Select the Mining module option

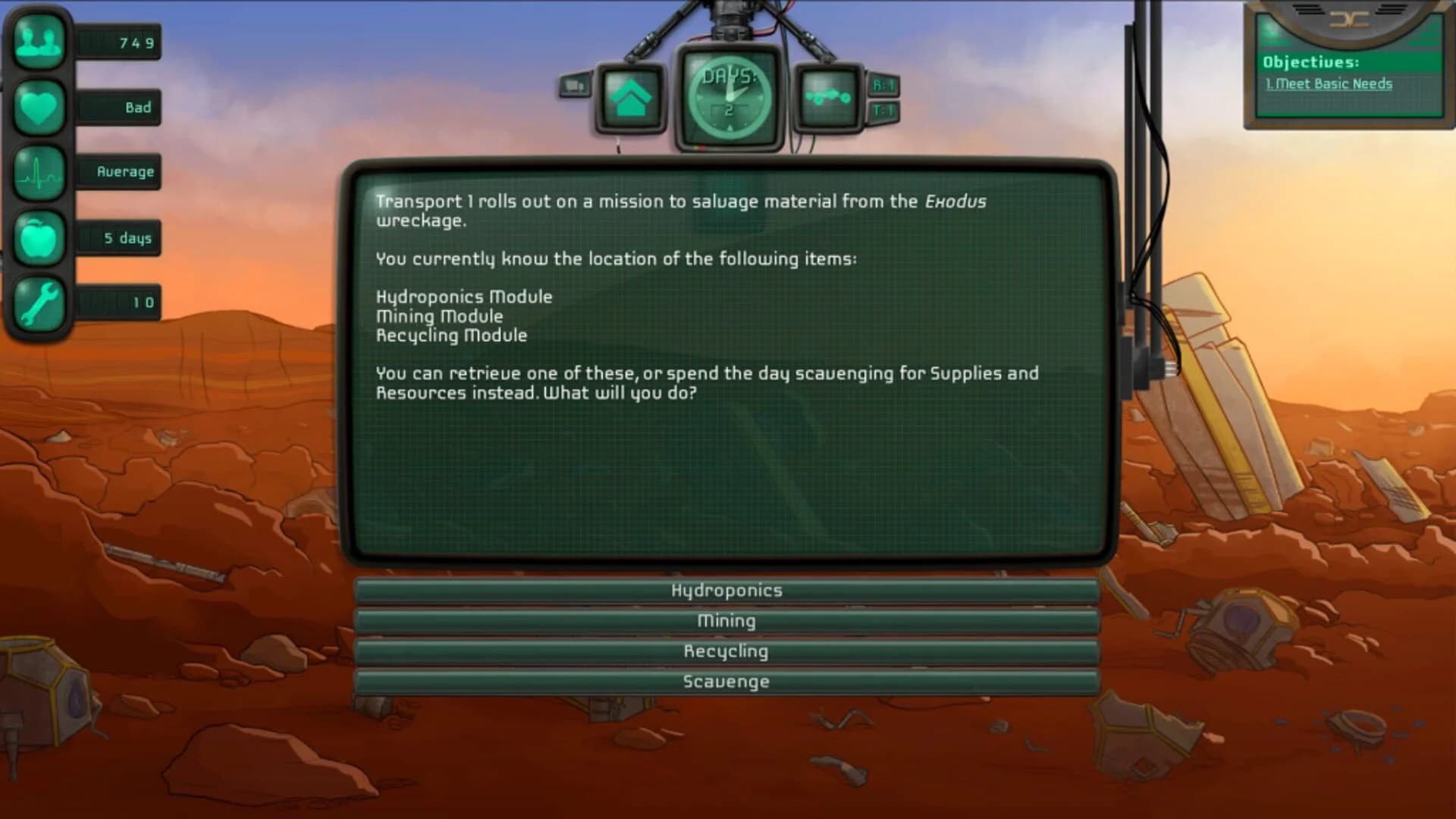tap(726, 620)
